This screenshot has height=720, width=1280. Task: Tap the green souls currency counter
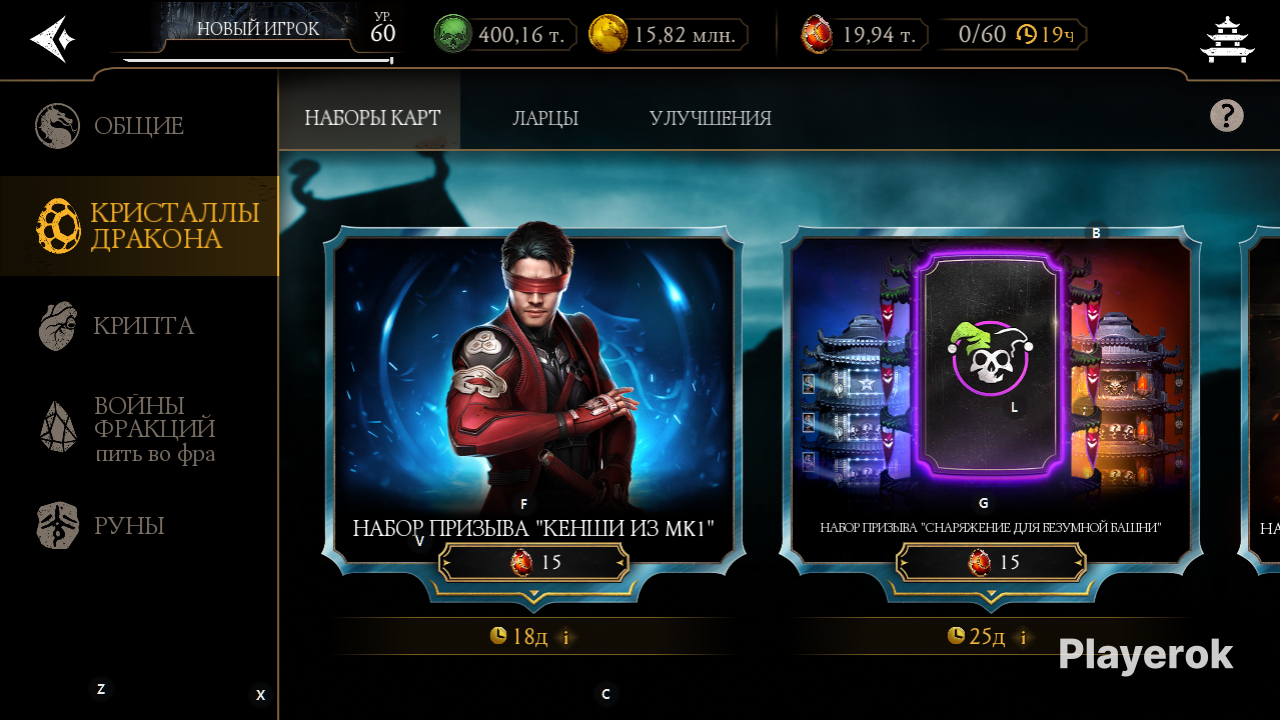point(506,35)
